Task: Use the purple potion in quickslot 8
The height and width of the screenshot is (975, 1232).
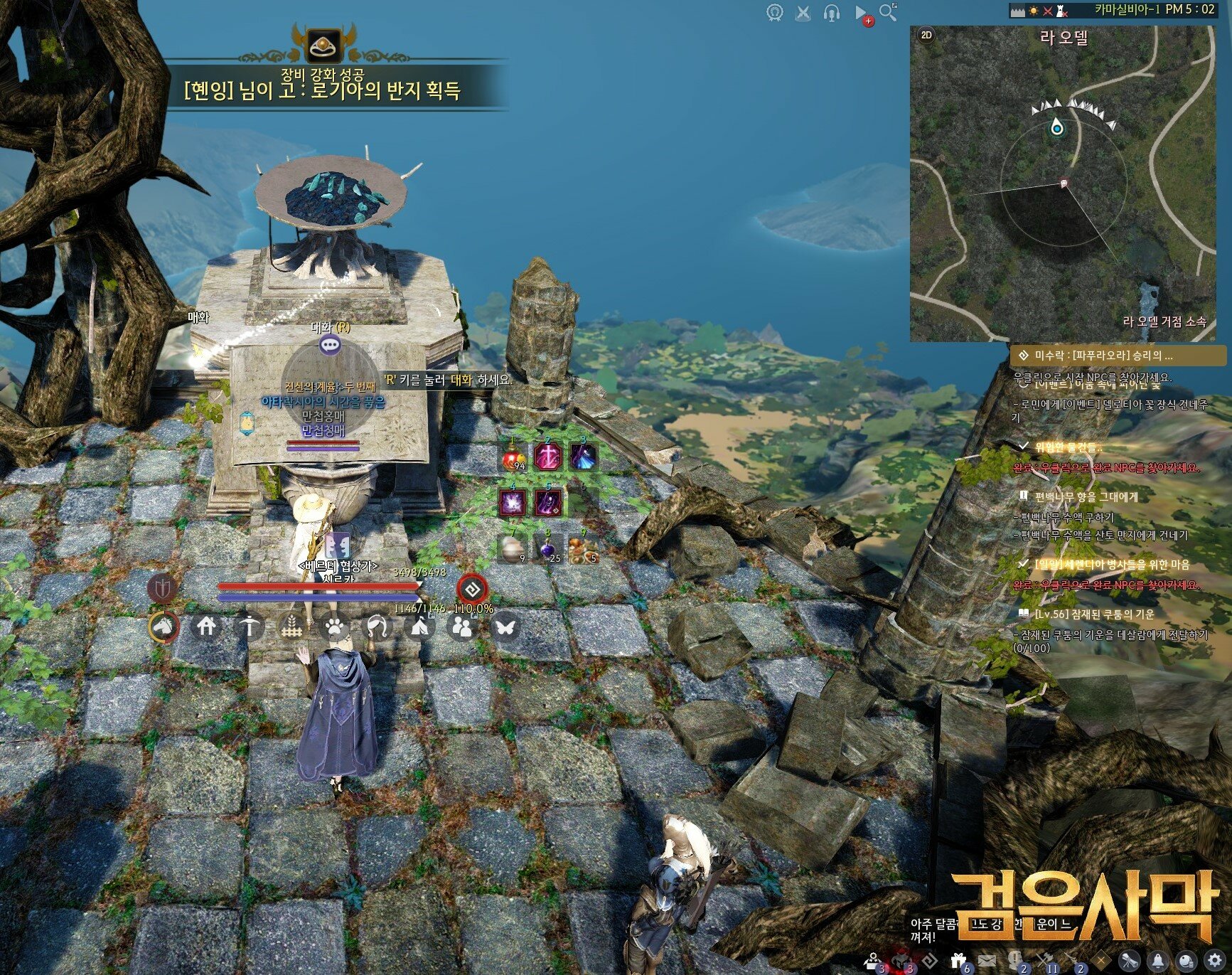Action: click(548, 549)
